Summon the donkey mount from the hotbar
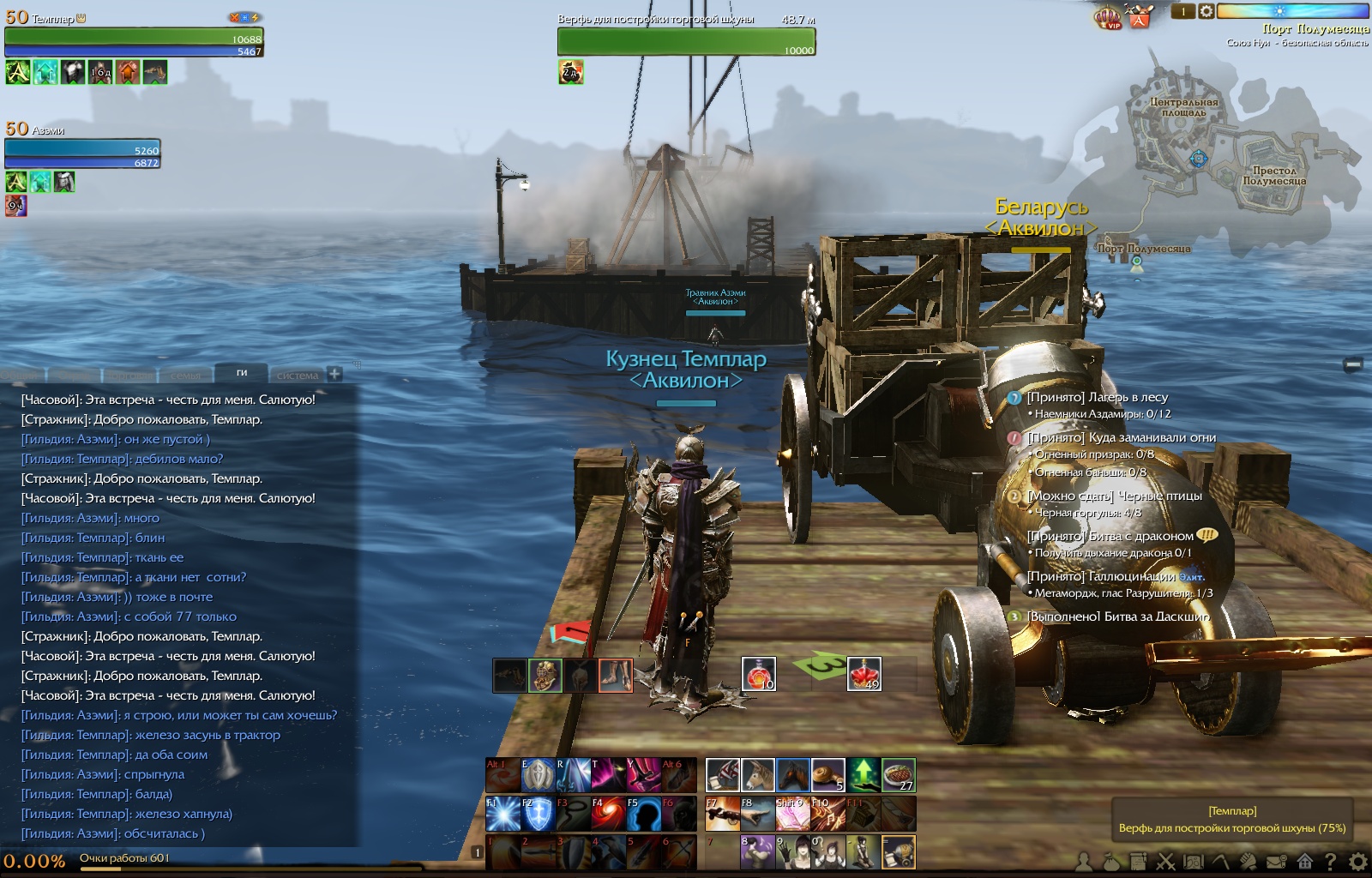Viewport: 1372px width, 878px height. 758,775
